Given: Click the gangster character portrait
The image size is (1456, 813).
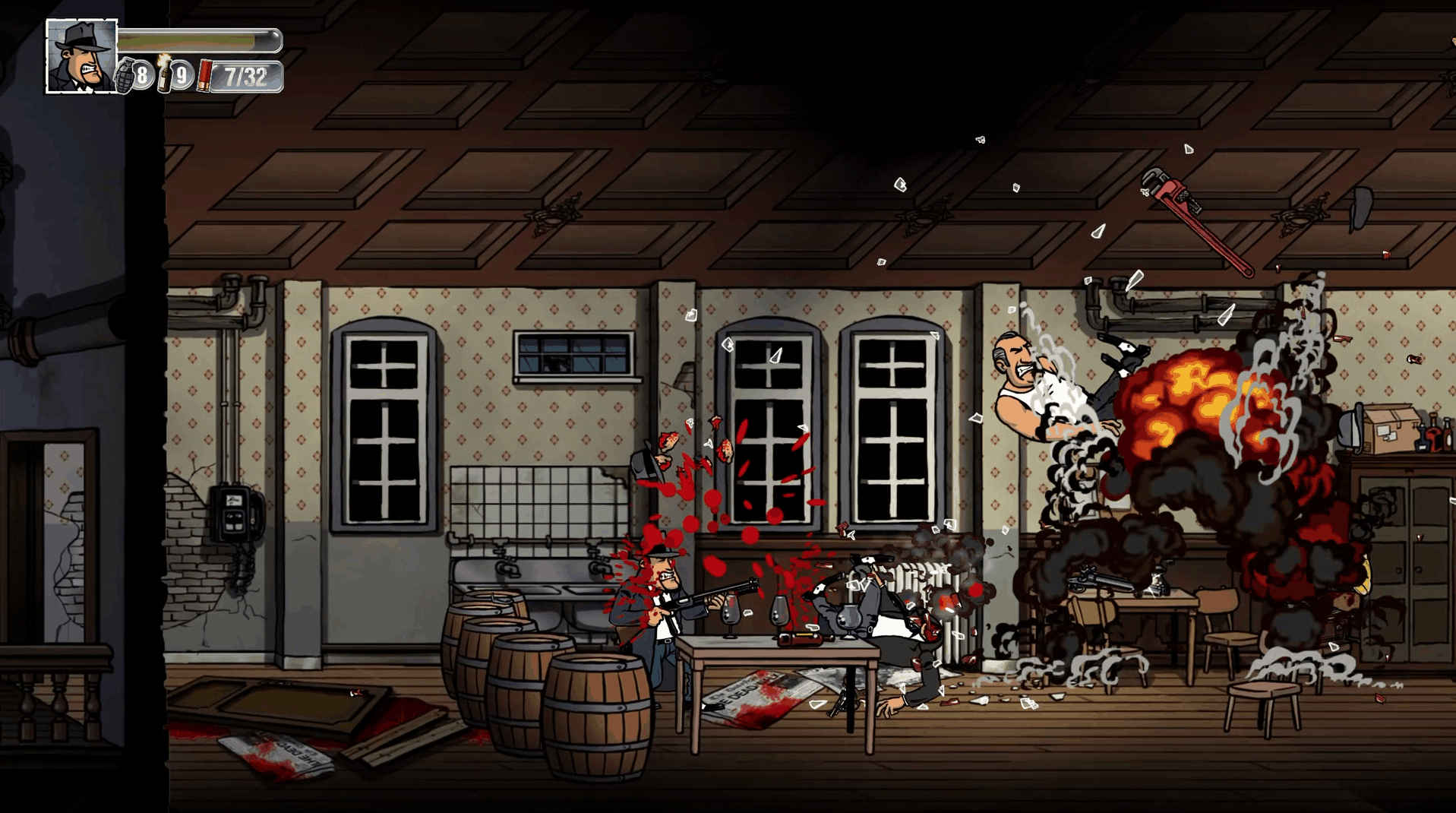Looking at the screenshot, I should (82, 56).
